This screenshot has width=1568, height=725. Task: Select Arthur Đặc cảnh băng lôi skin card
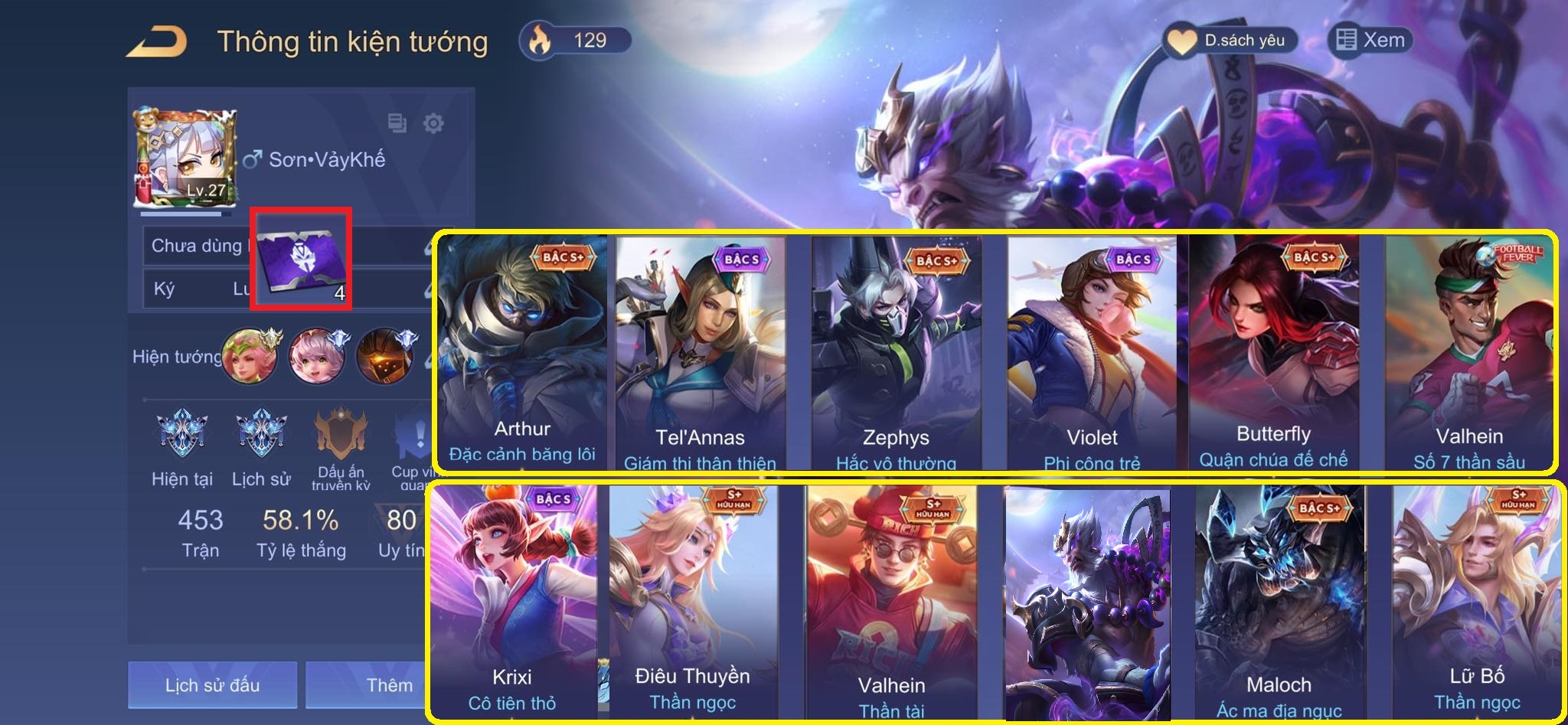coord(522,352)
